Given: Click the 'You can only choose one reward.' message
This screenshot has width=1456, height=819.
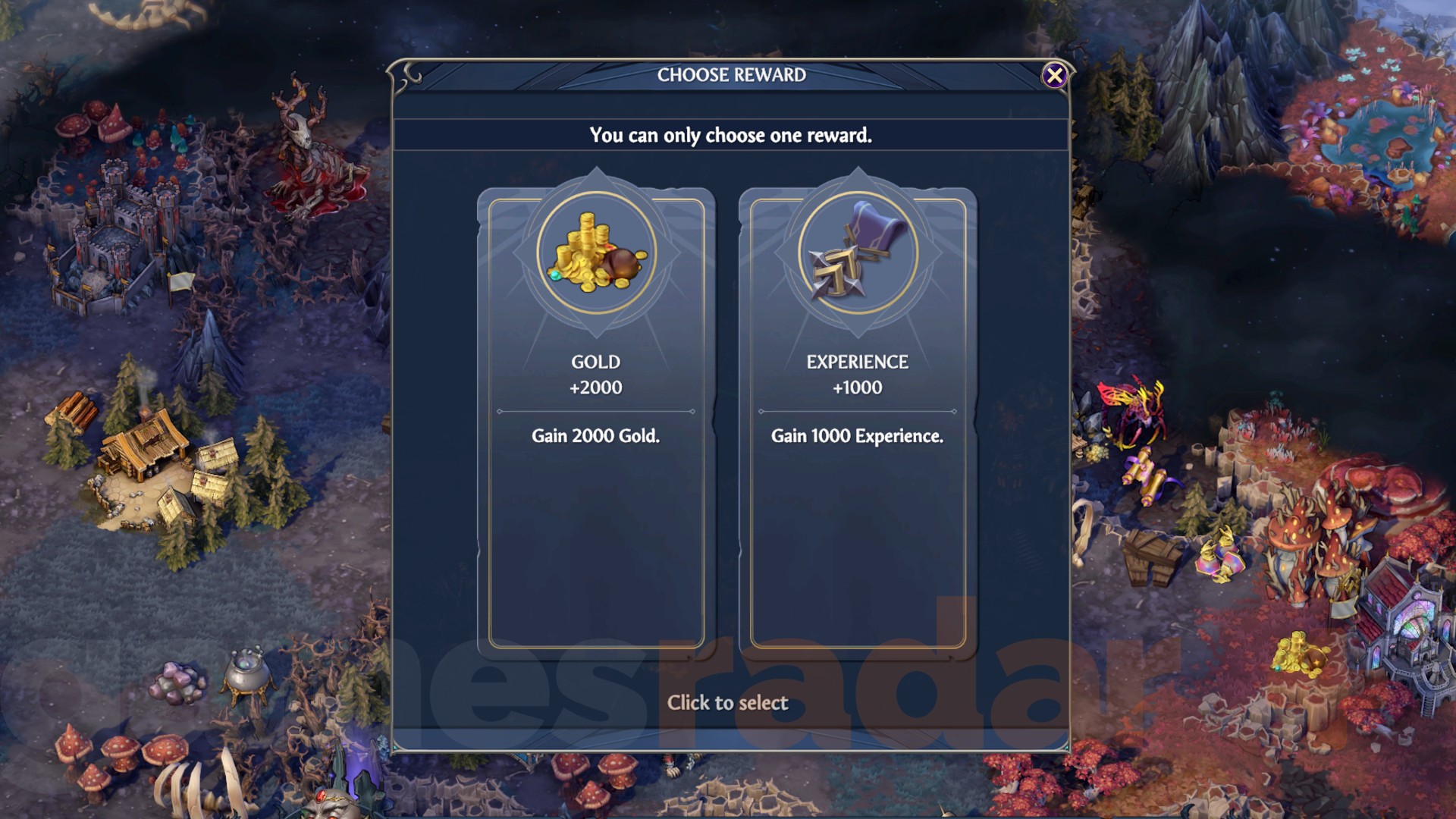Looking at the screenshot, I should pyautogui.click(x=730, y=136).
